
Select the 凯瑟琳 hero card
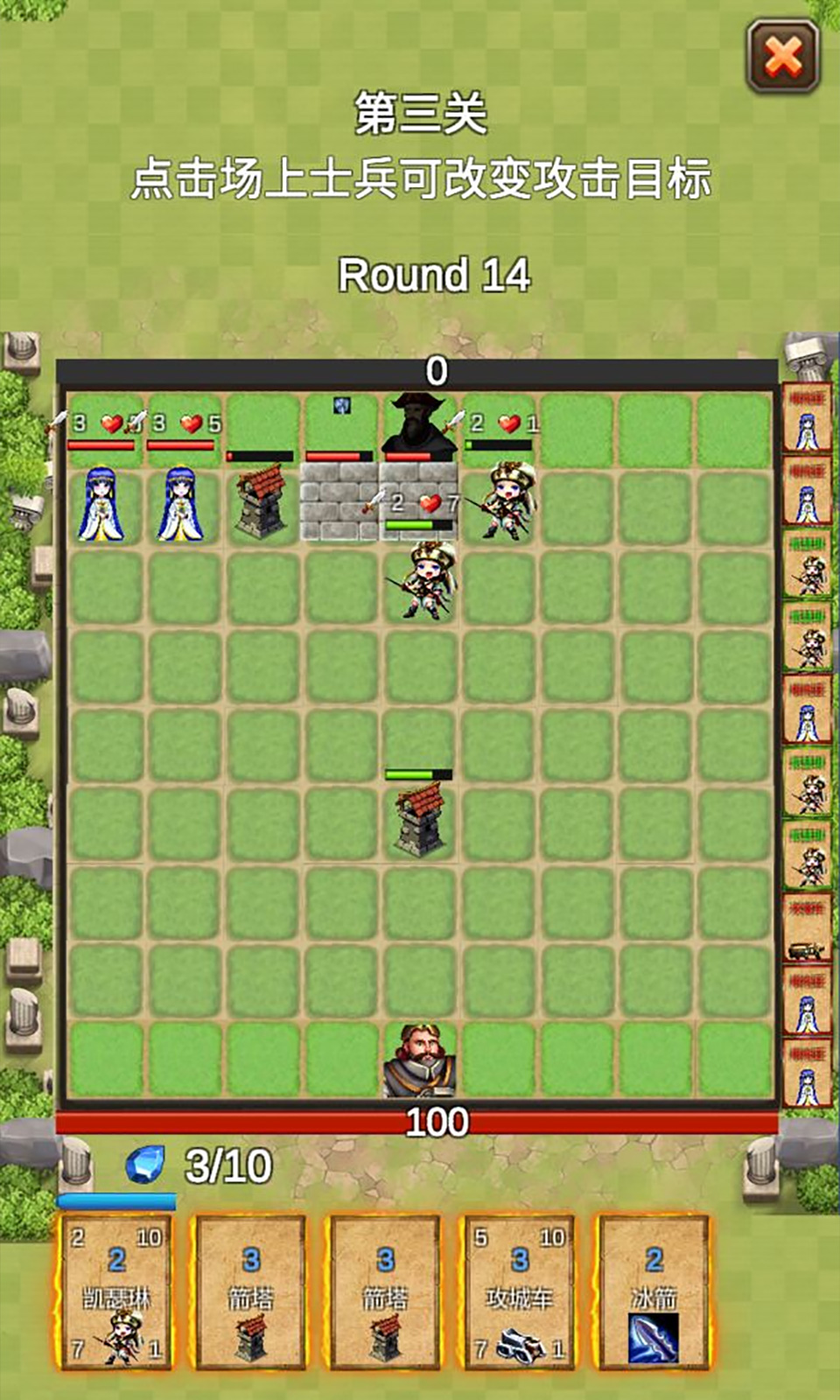(115, 1291)
